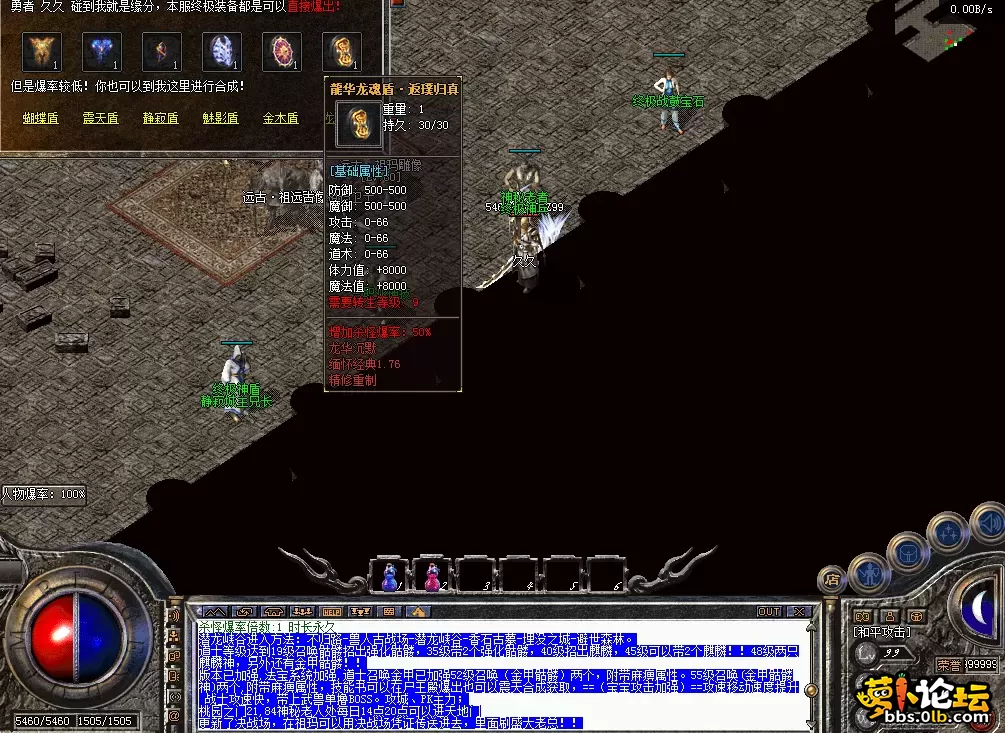Toggle sound with the speaker button
The width and height of the screenshot is (1005, 733).
988,522
